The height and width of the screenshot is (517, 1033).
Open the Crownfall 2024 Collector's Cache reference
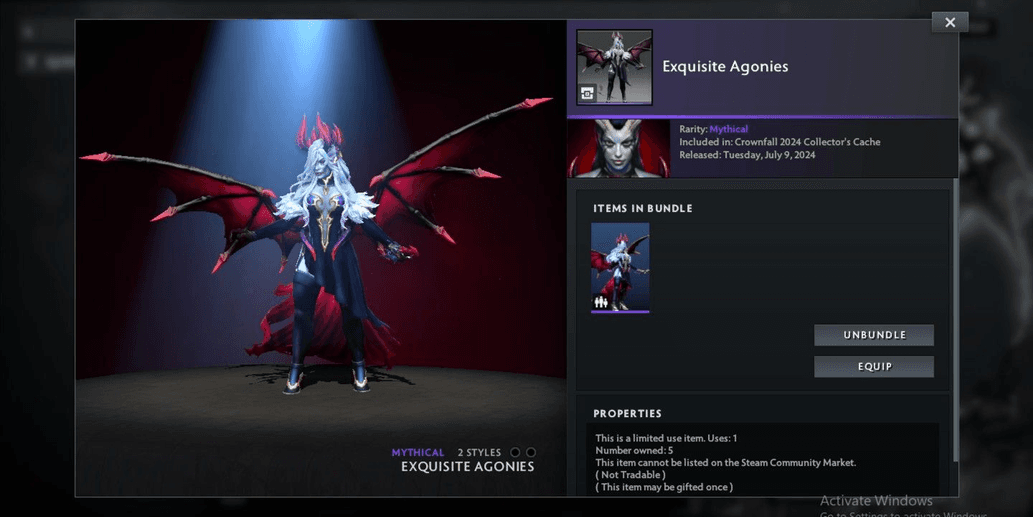pyautogui.click(x=807, y=142)
